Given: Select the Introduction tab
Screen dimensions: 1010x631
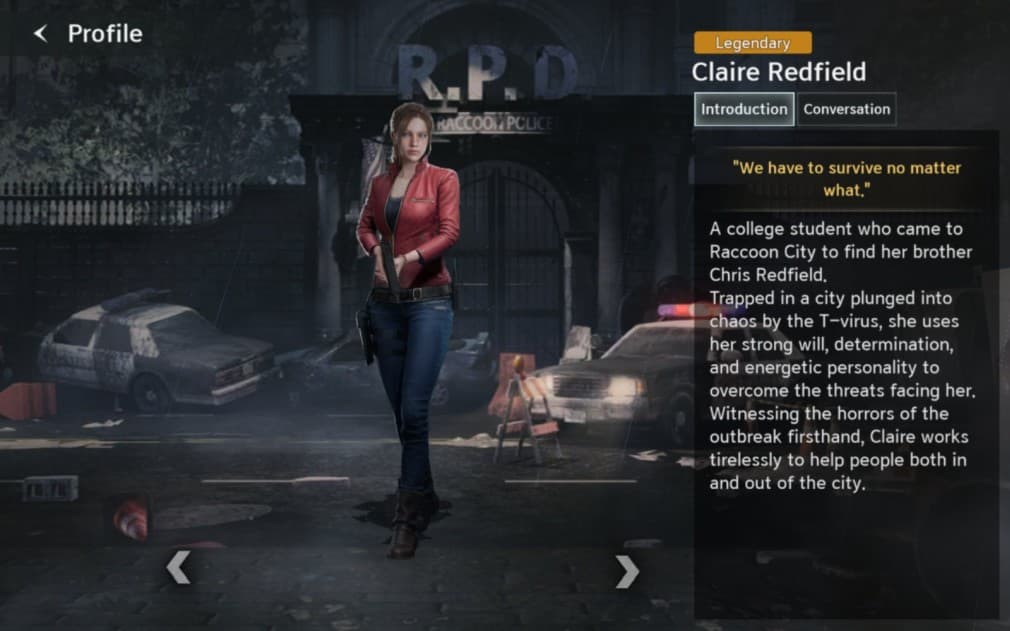Looking at the screenshot, I should 744,110.
